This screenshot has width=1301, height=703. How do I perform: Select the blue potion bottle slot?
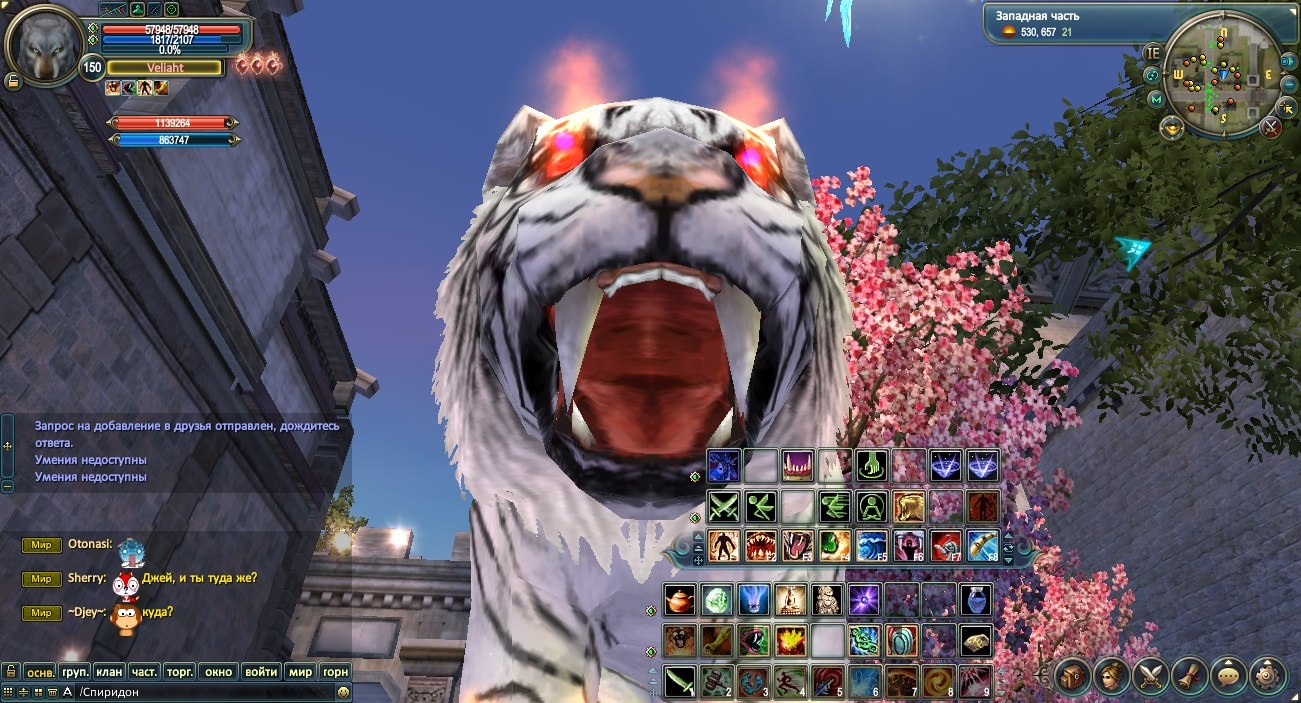976,600
